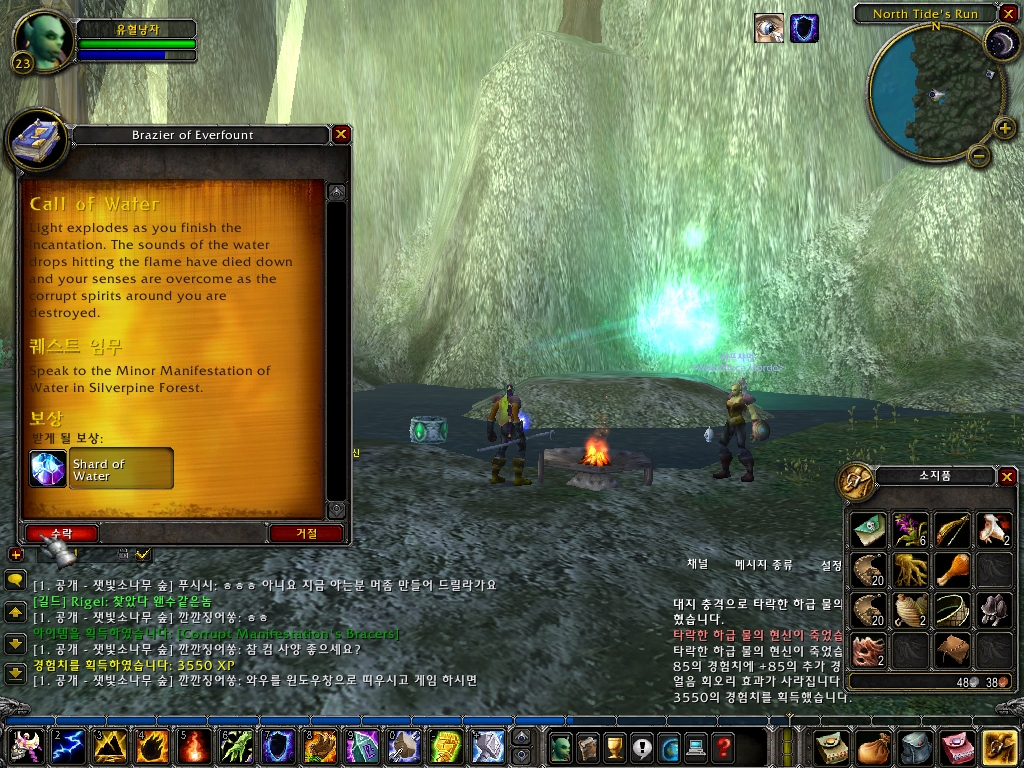Close the Brazier of Everfount quest window
The image size is (1024, 768).
(341, 134)
